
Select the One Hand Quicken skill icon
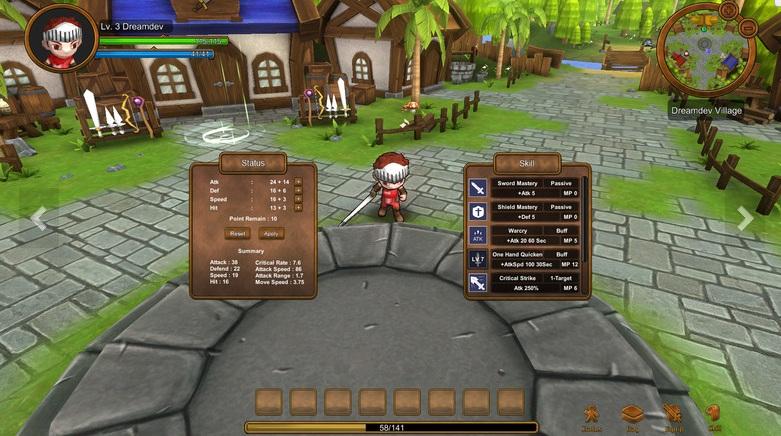pyautogui.click(x=479, y=259)
